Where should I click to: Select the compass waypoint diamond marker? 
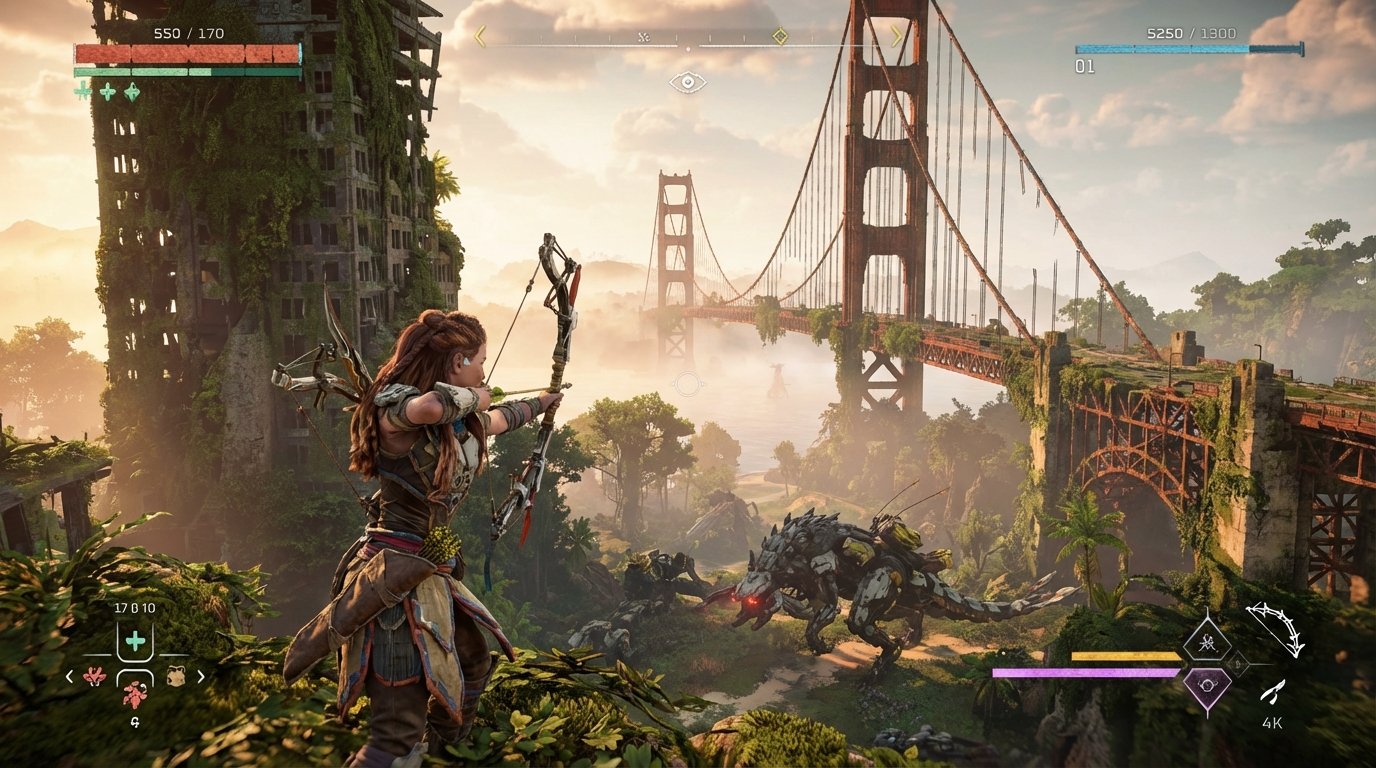pos(779,34)
